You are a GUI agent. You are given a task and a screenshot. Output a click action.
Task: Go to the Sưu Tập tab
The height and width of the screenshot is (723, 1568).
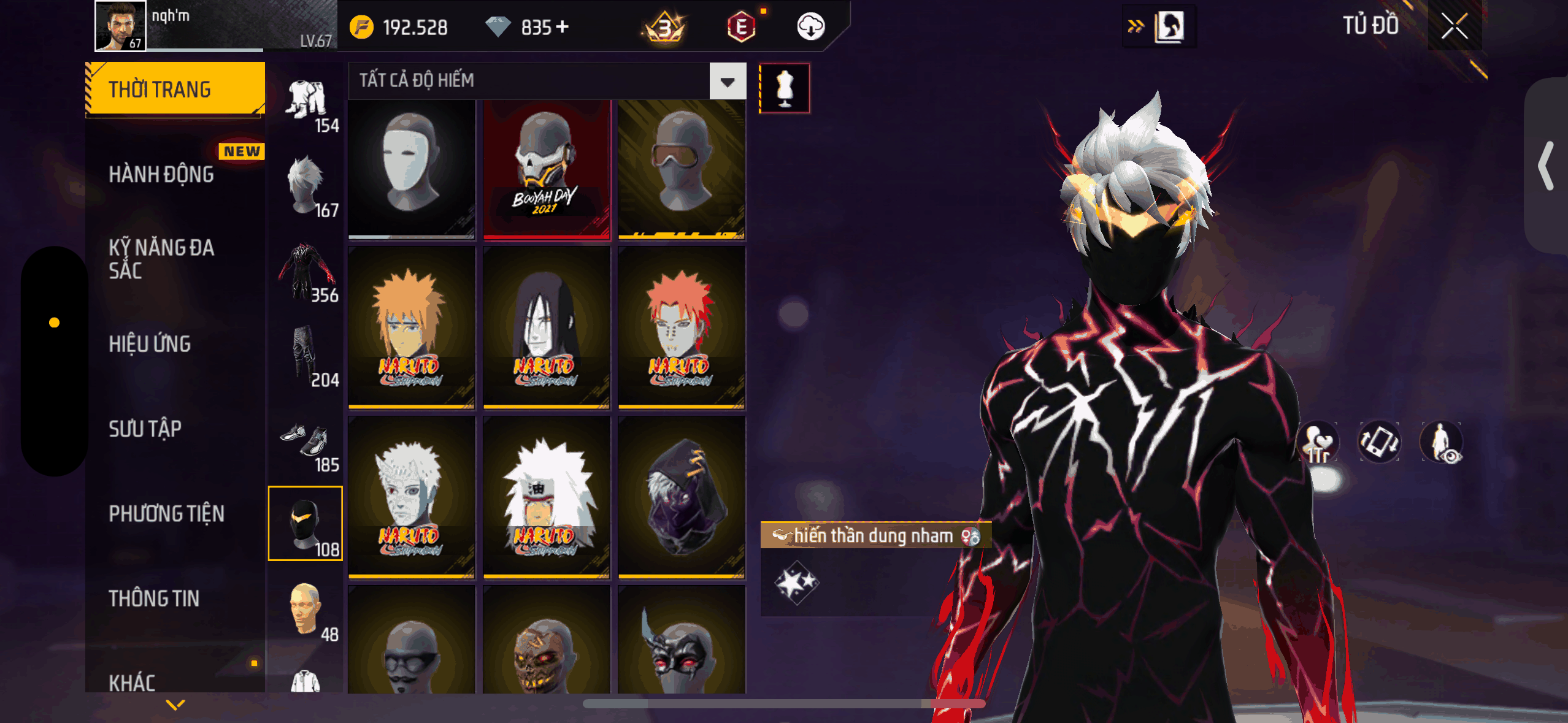point(145,429)
